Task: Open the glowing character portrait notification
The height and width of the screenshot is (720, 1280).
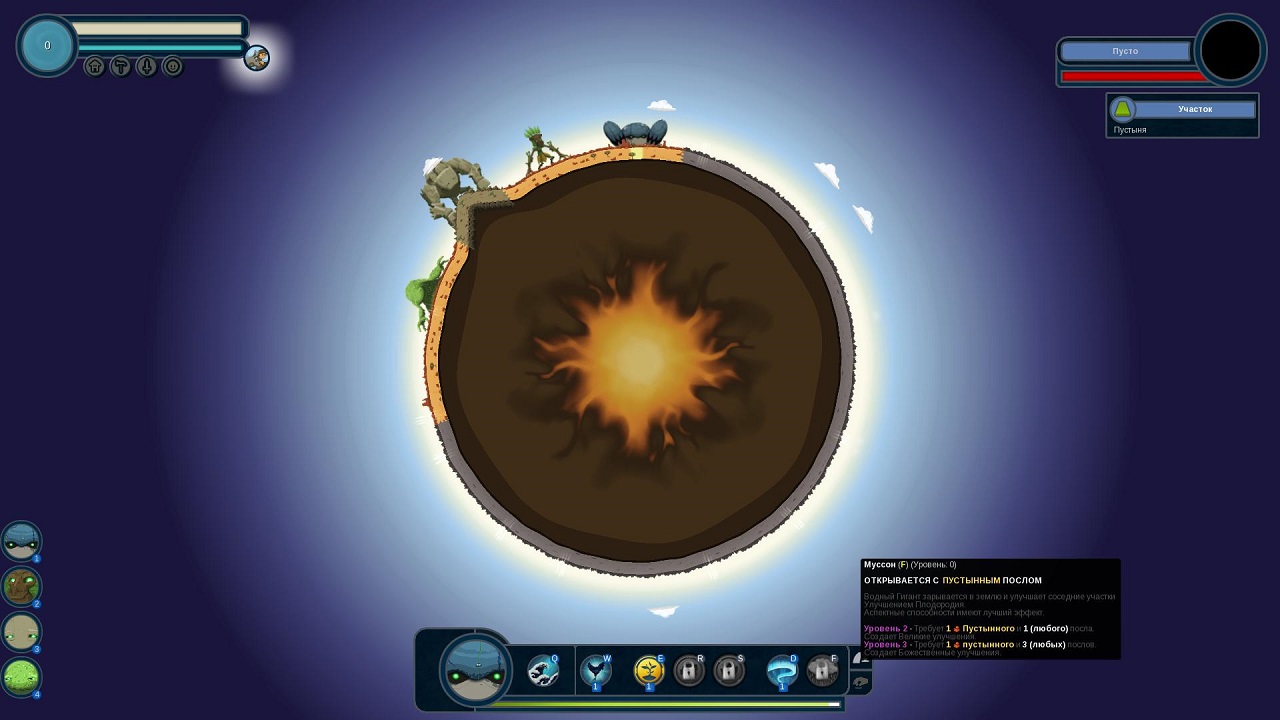Action: click(257, 58)
